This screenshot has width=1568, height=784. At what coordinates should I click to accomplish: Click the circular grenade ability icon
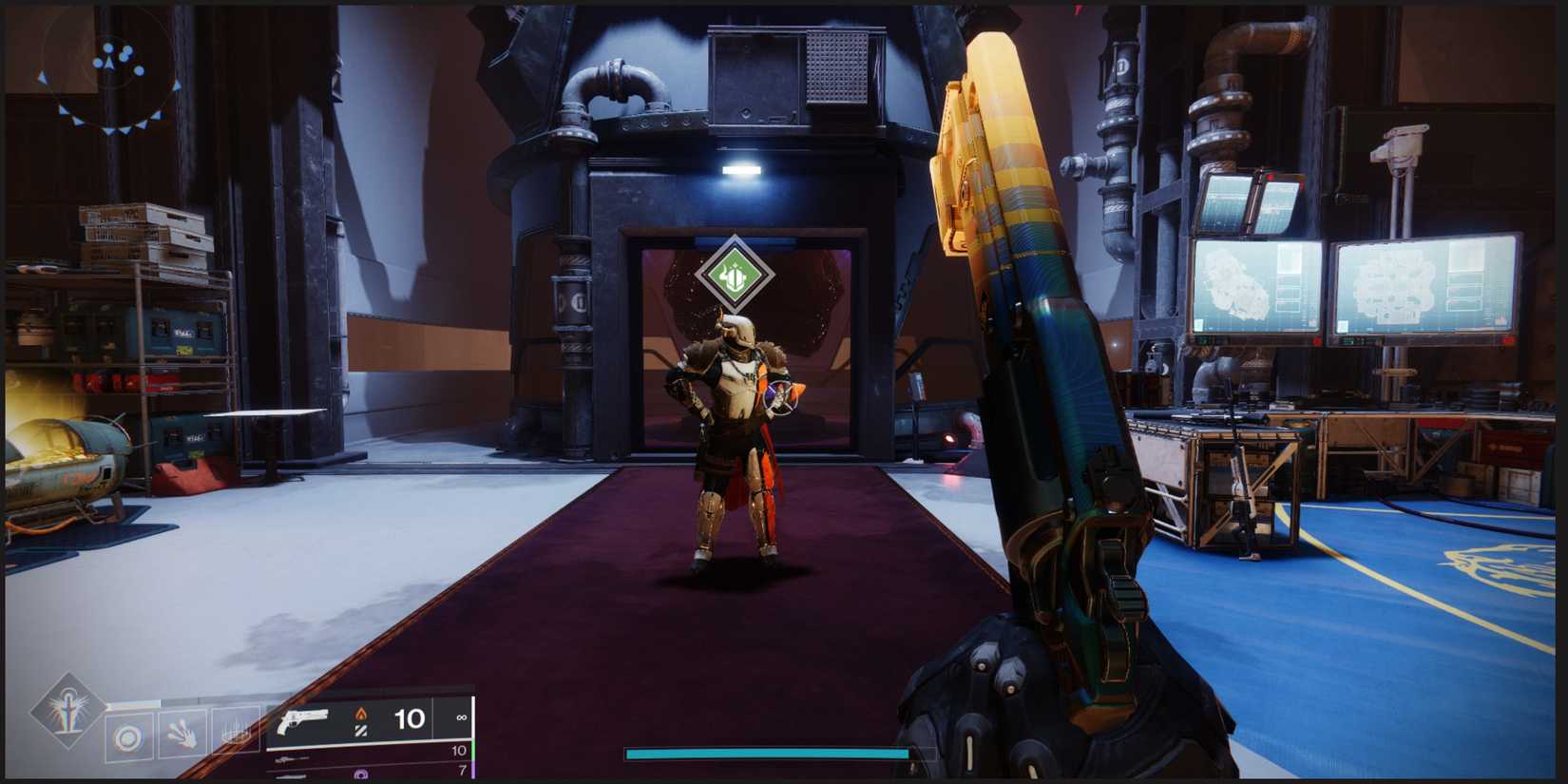coord(126,733)
